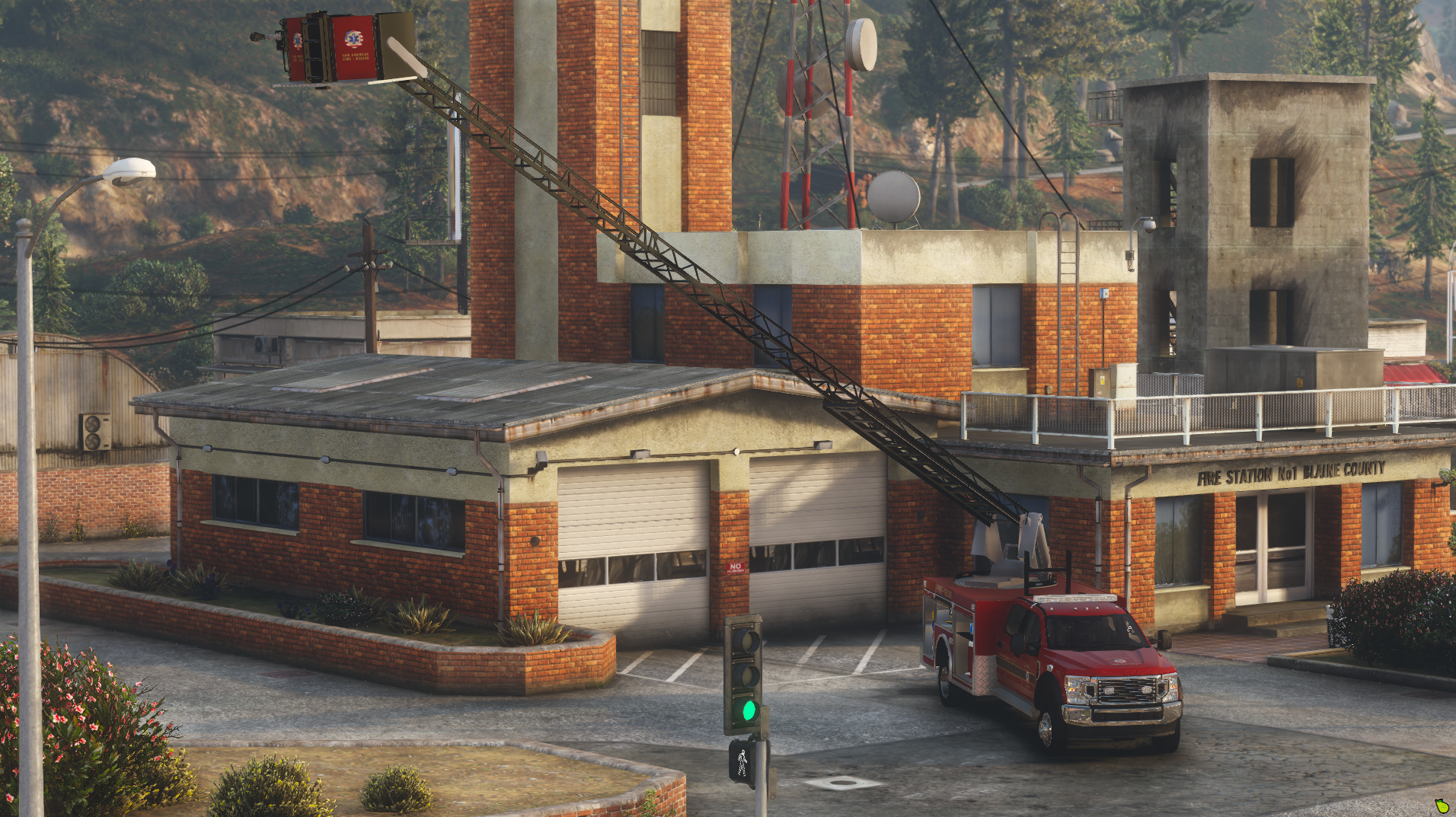Click the green pear overlay icon
The height and width of the screenshot is (817, 1456).
[x=1441, y=806]
